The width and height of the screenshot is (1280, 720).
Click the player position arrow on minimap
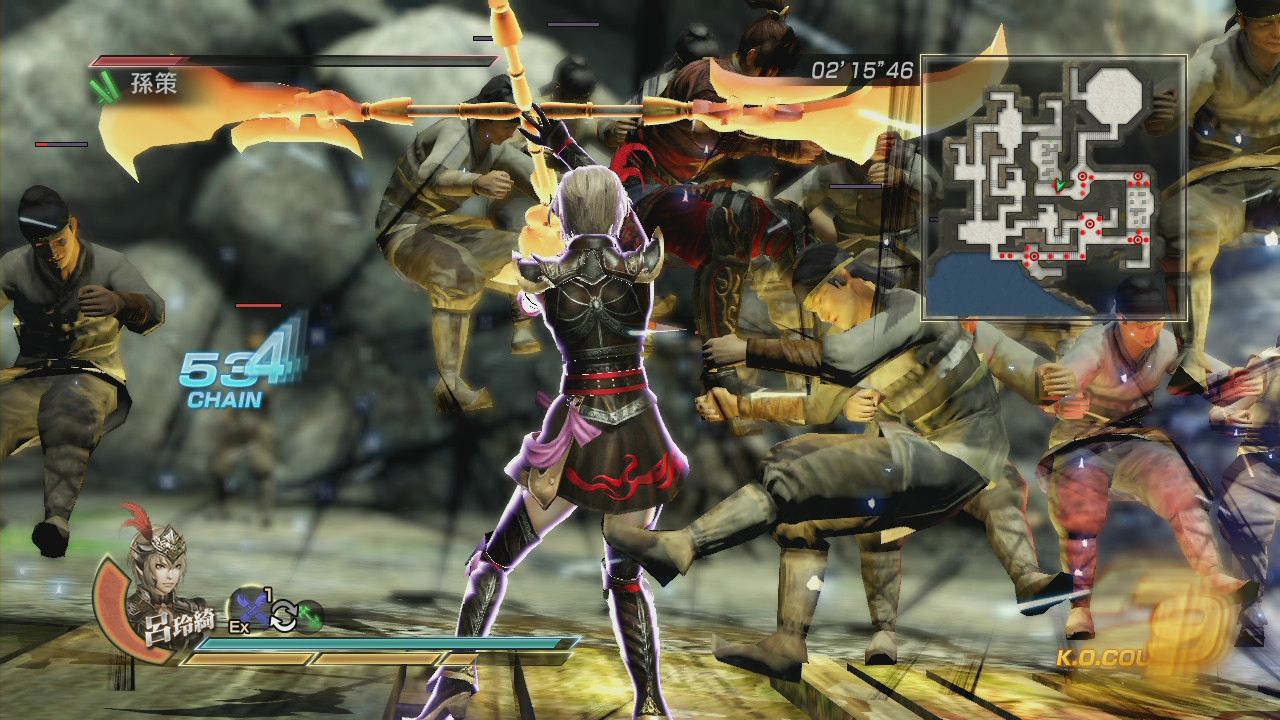tap(1059, 185)
